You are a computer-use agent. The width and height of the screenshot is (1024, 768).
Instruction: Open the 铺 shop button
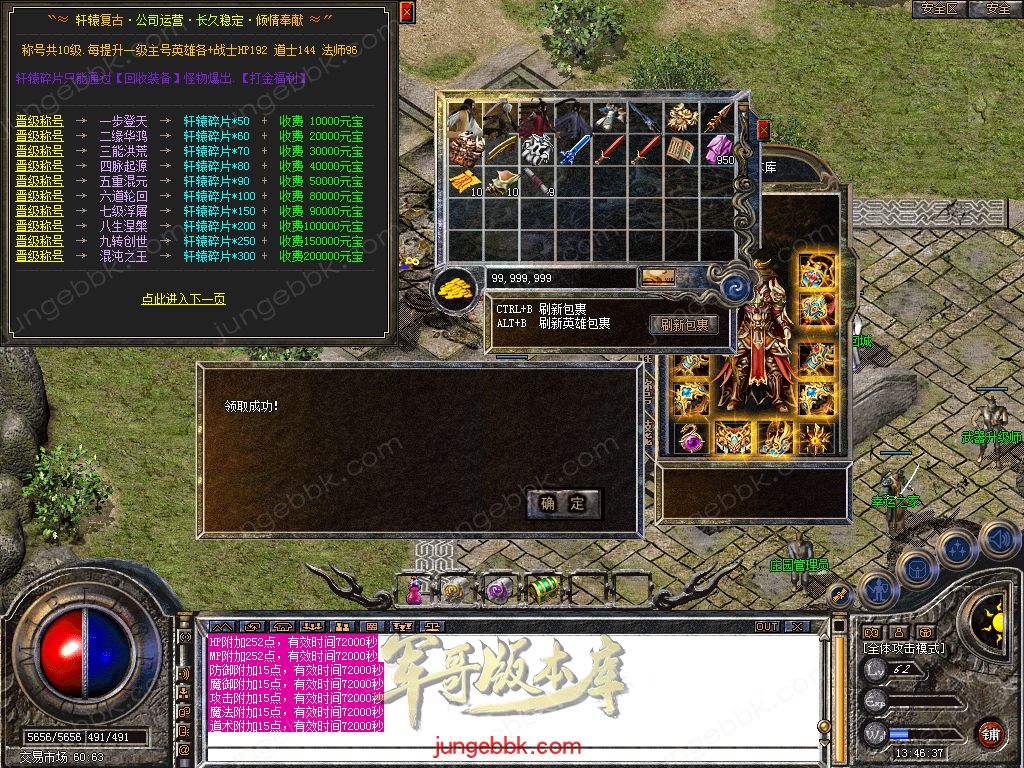click(989, 733)
